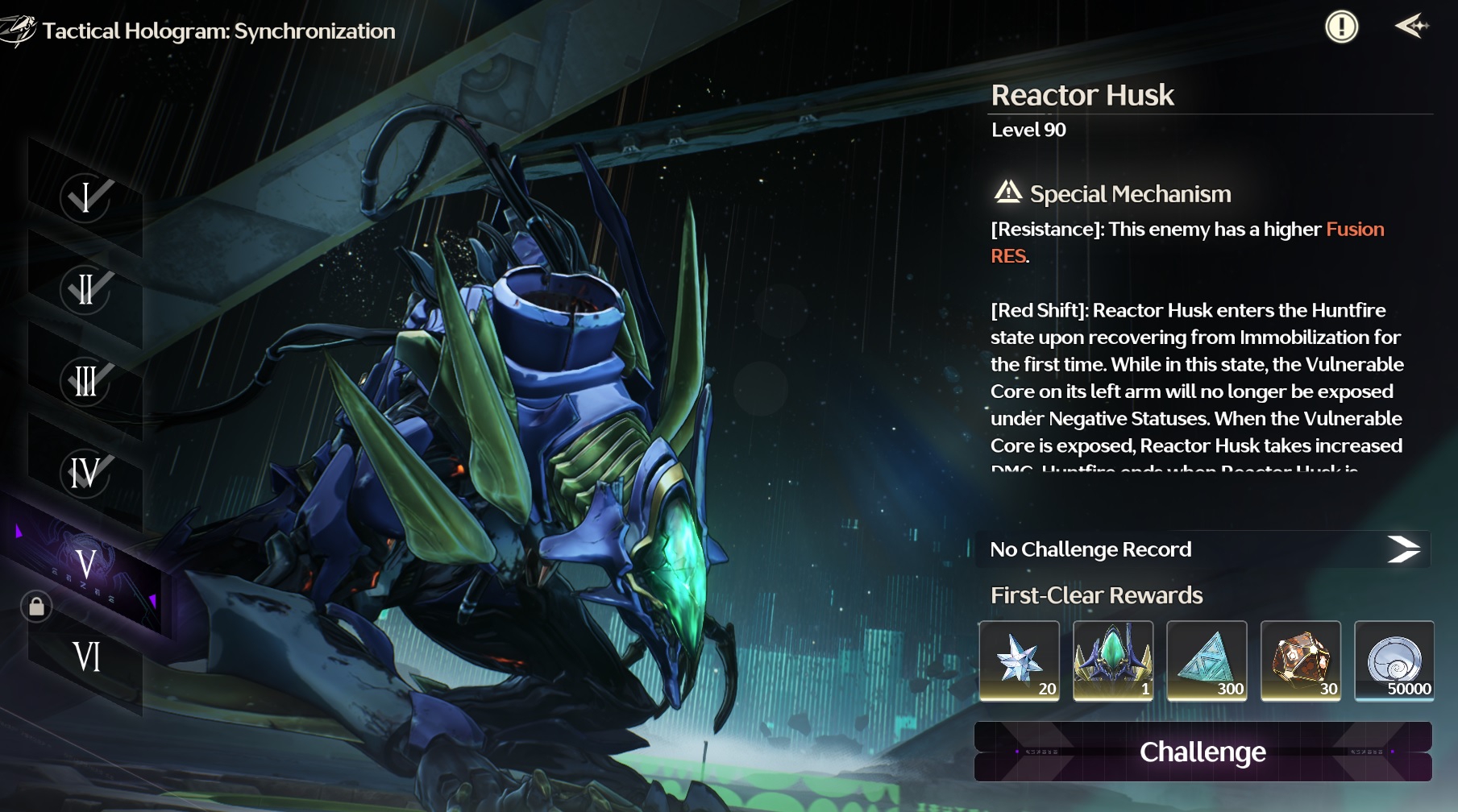View the orange crystal reward of 30
1458x812 pixels.
point(1300,661)
